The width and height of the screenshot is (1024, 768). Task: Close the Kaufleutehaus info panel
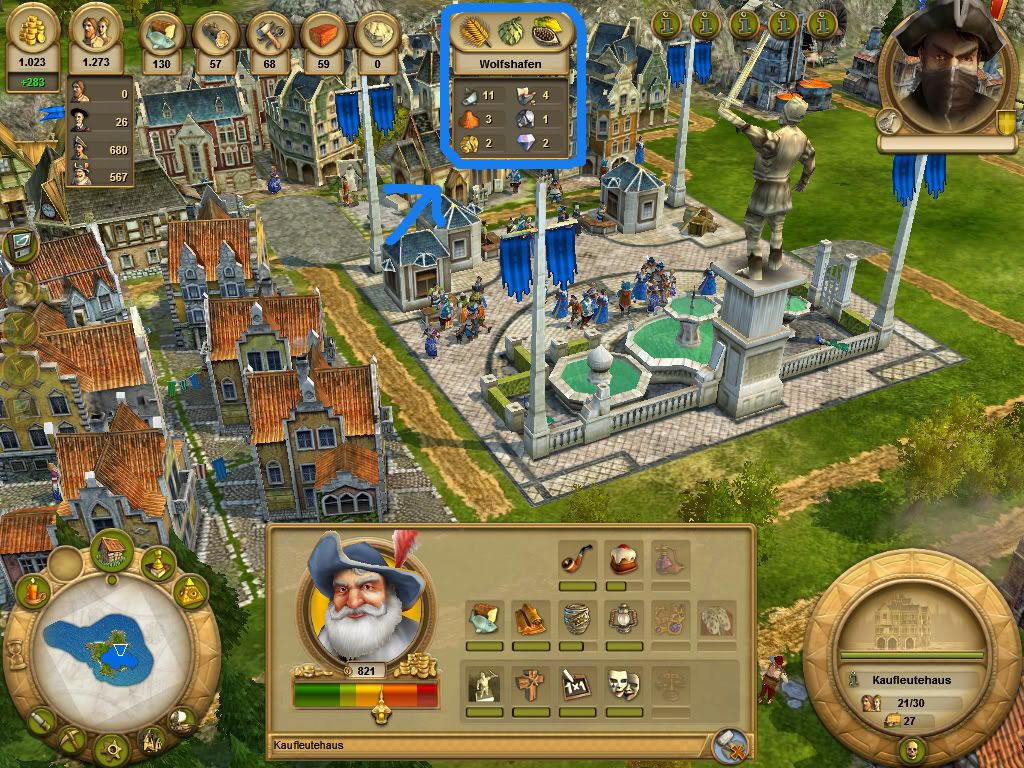(731, 746)
